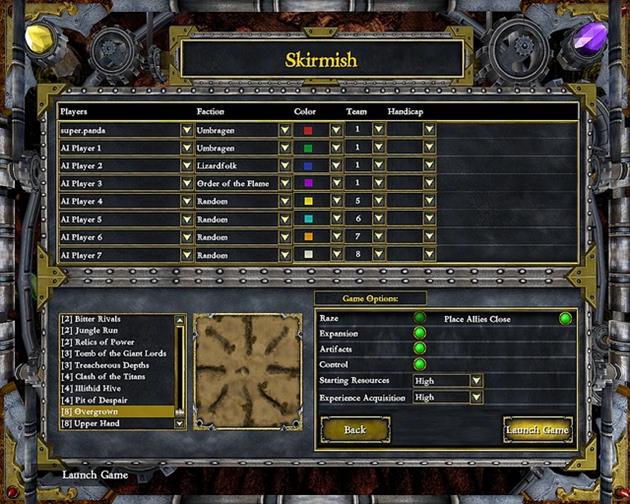Open AI Player 3's Order of the Flame dropdown
This screenshot has height=504, width=630.
point(285,183)
